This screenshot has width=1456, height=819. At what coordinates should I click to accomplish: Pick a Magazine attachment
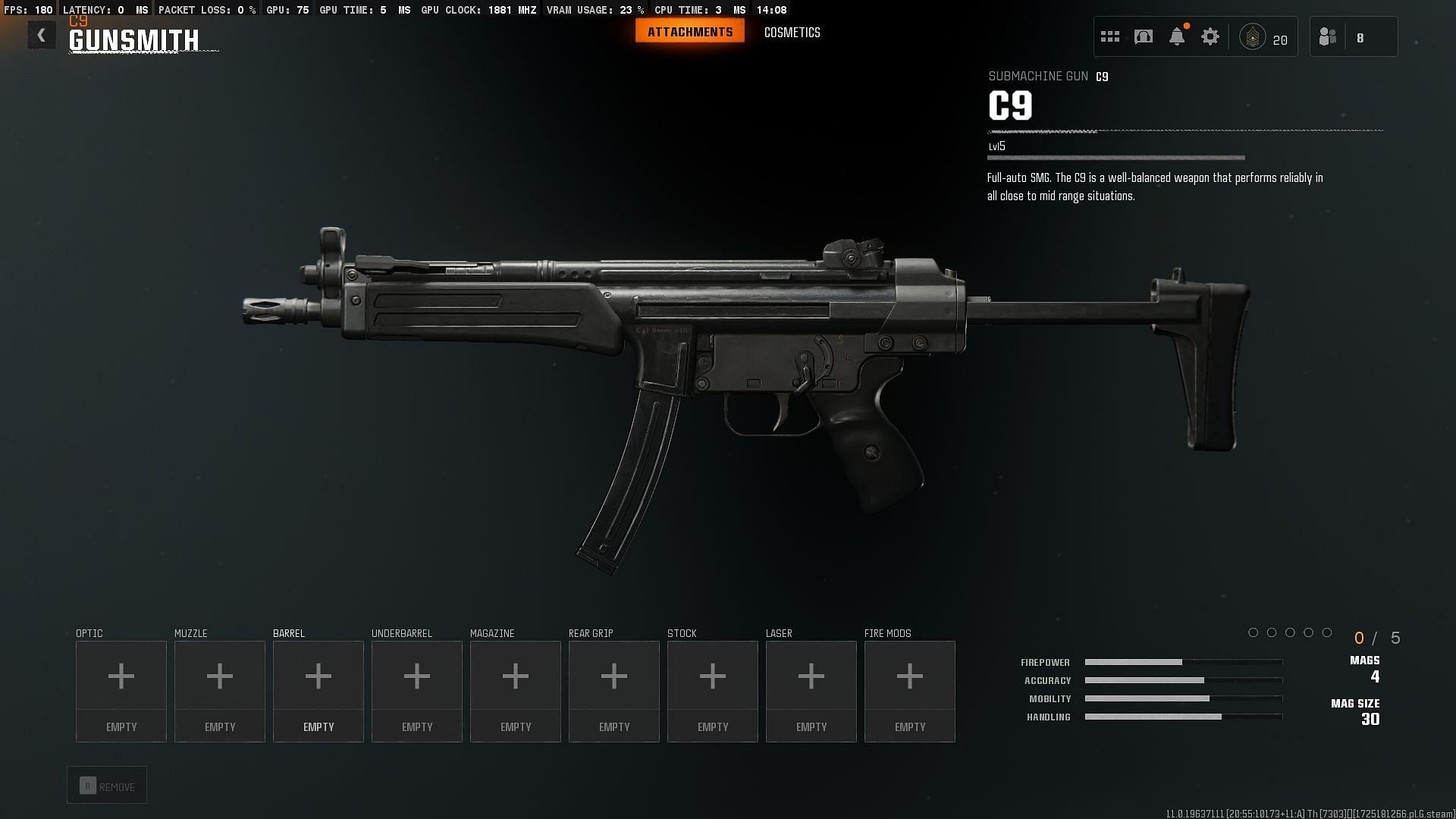coord(516,690)
